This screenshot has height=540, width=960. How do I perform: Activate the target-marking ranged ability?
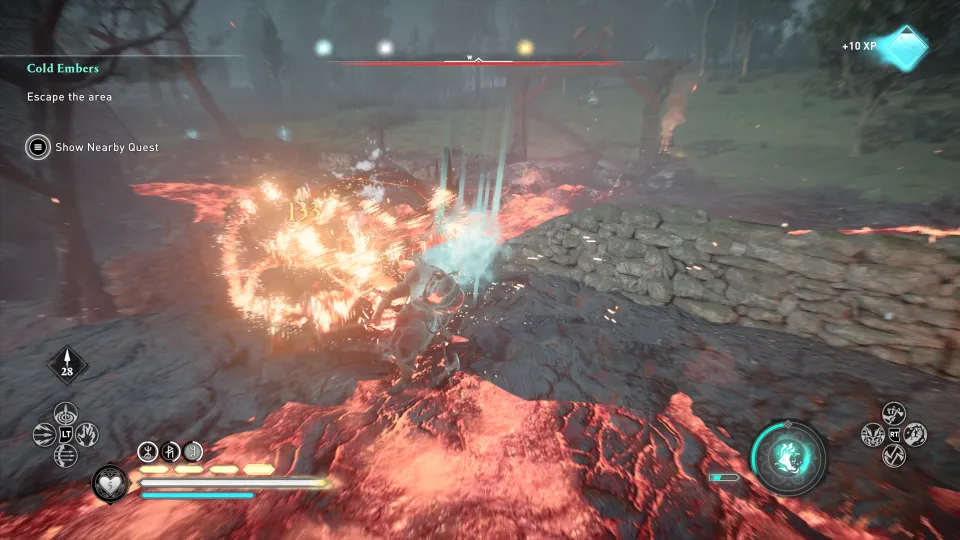click(x=67, y=414)
